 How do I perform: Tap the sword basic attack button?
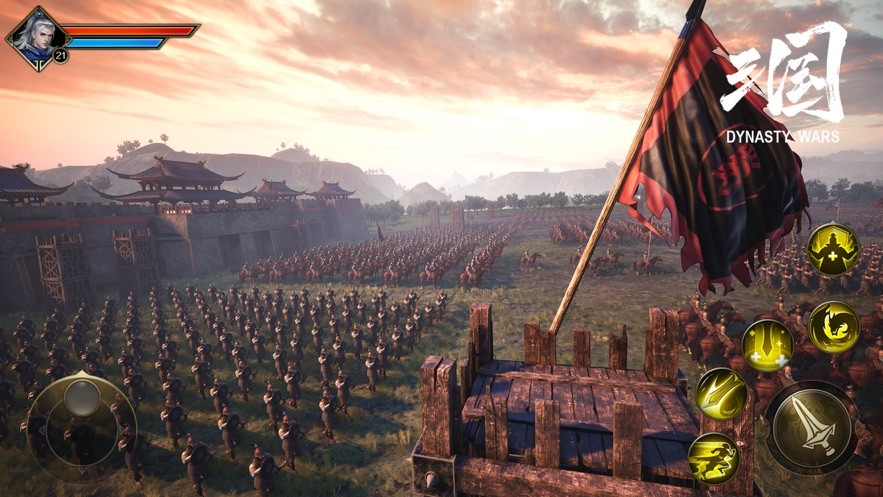point(811,427)
